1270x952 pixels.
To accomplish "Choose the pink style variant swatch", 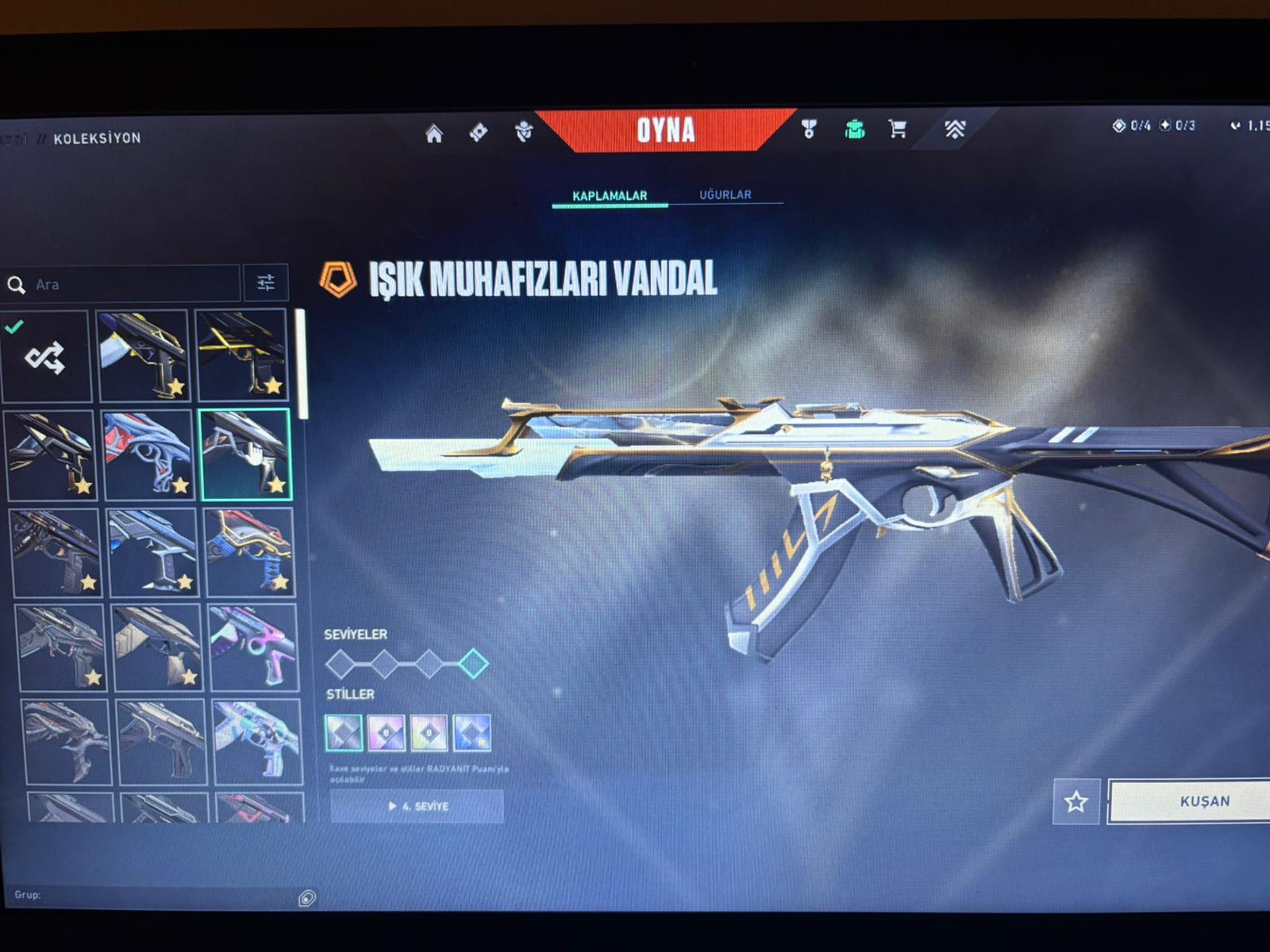I will (x=387, y=733).
